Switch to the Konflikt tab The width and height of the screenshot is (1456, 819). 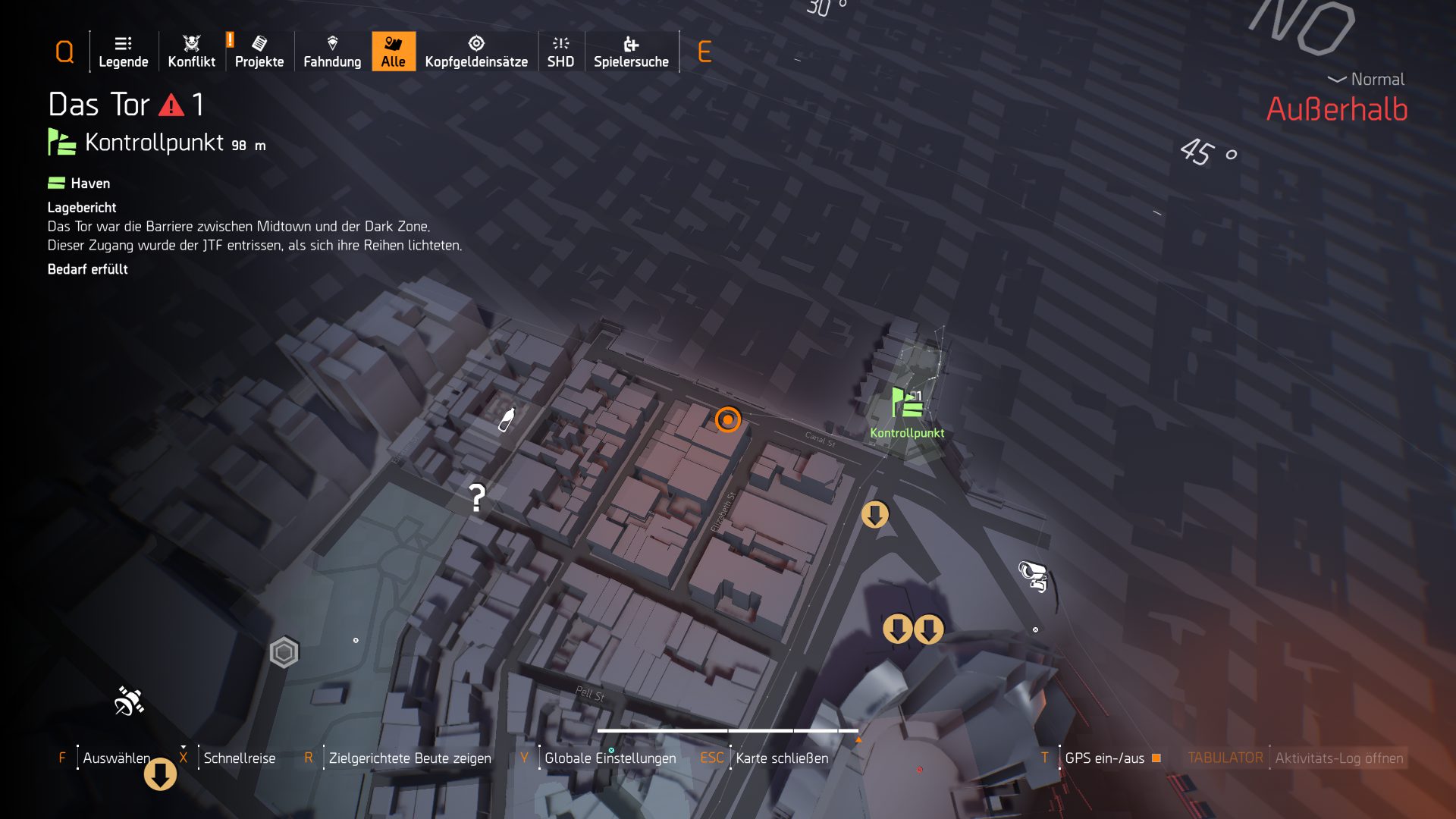[191, 52]
